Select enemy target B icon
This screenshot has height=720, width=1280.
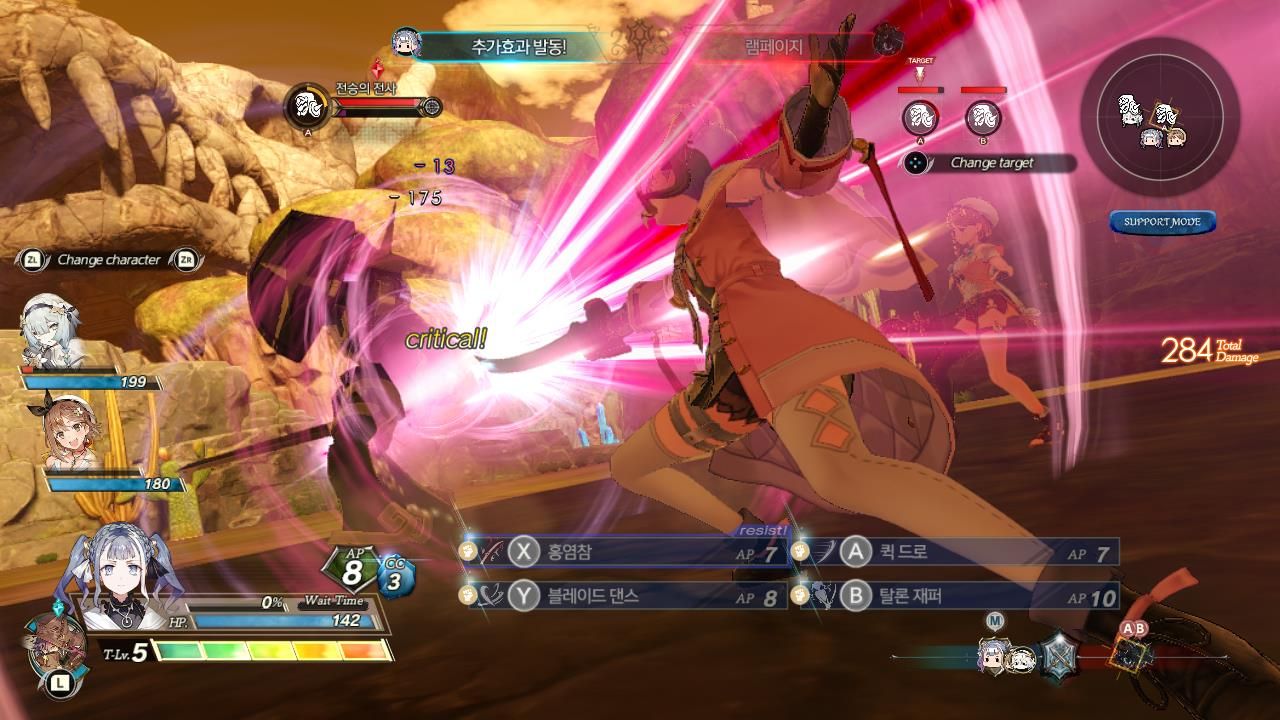point(983,118)
